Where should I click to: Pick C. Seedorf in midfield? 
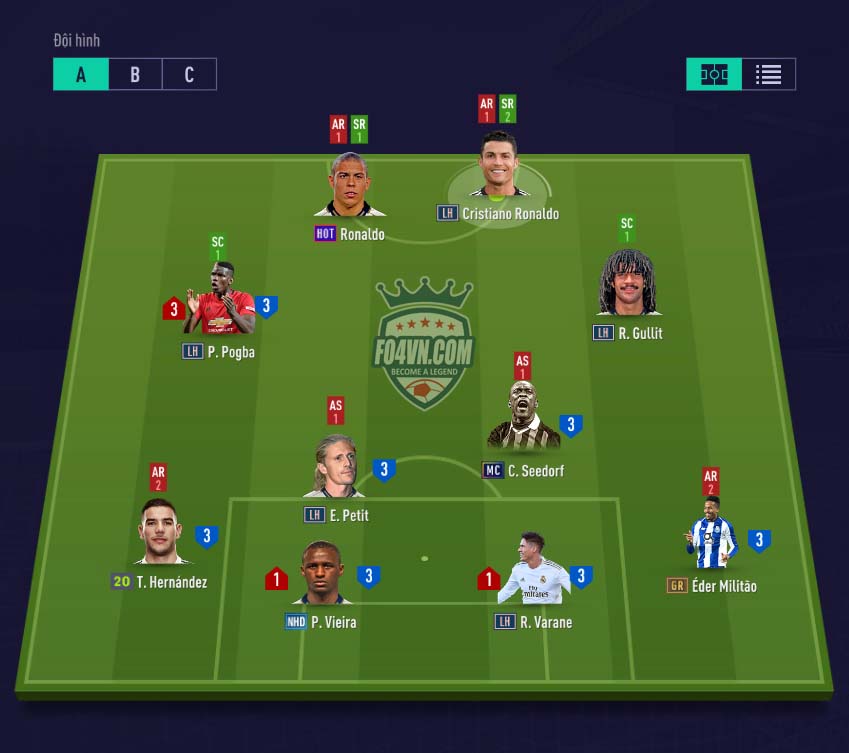coord(523,418)
